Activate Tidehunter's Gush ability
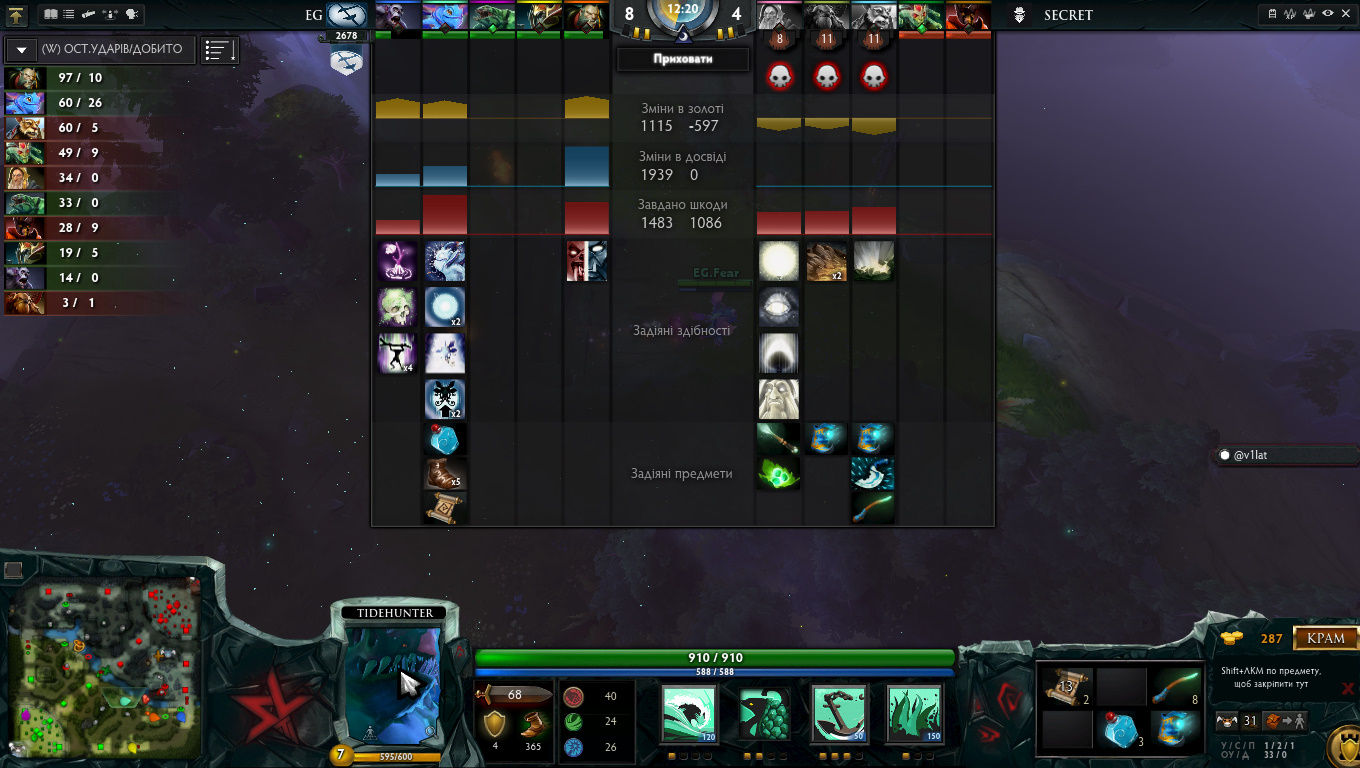This screenshot has height=768, width=1360. tap(689, 714)
